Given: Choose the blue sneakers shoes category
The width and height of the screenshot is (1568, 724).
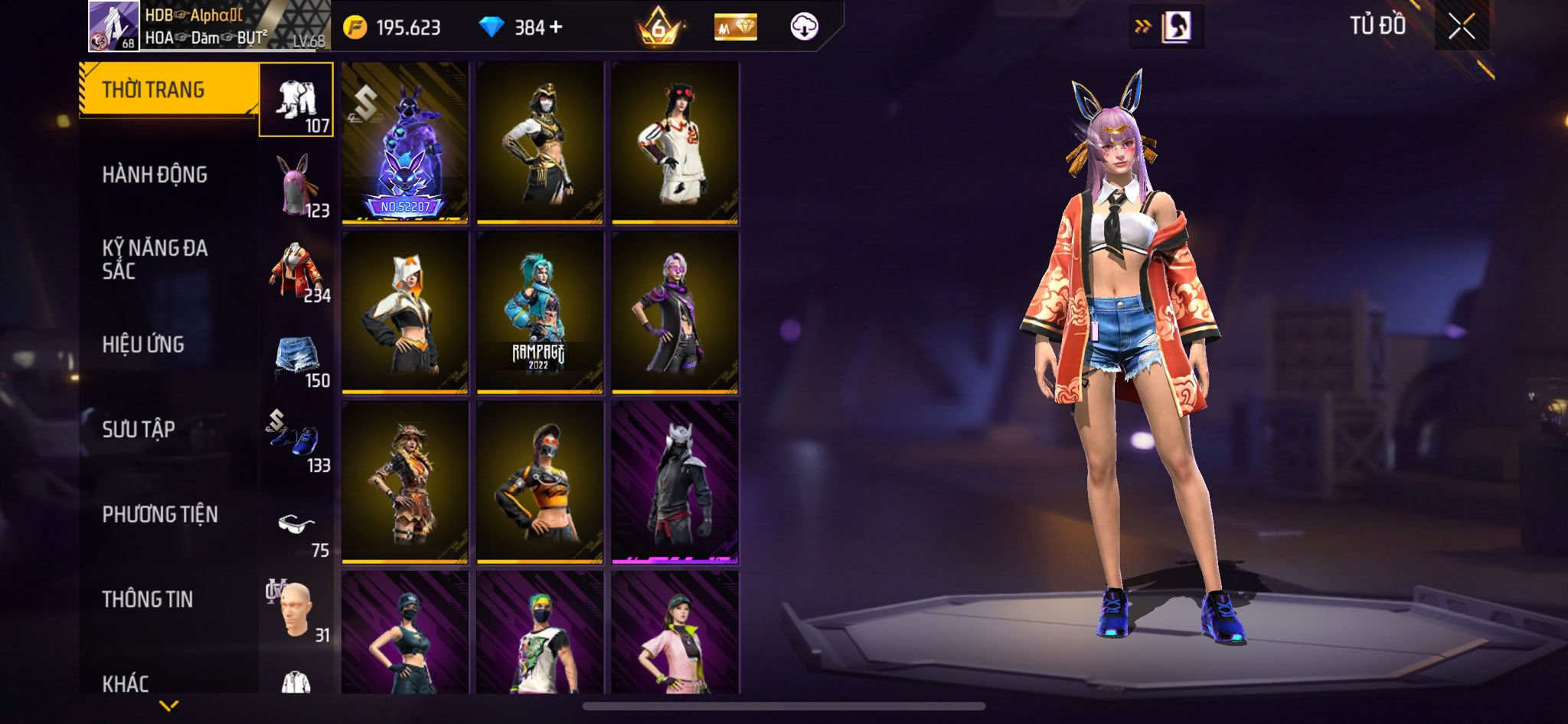Looking at the screenshot, I should coord(296,441).
